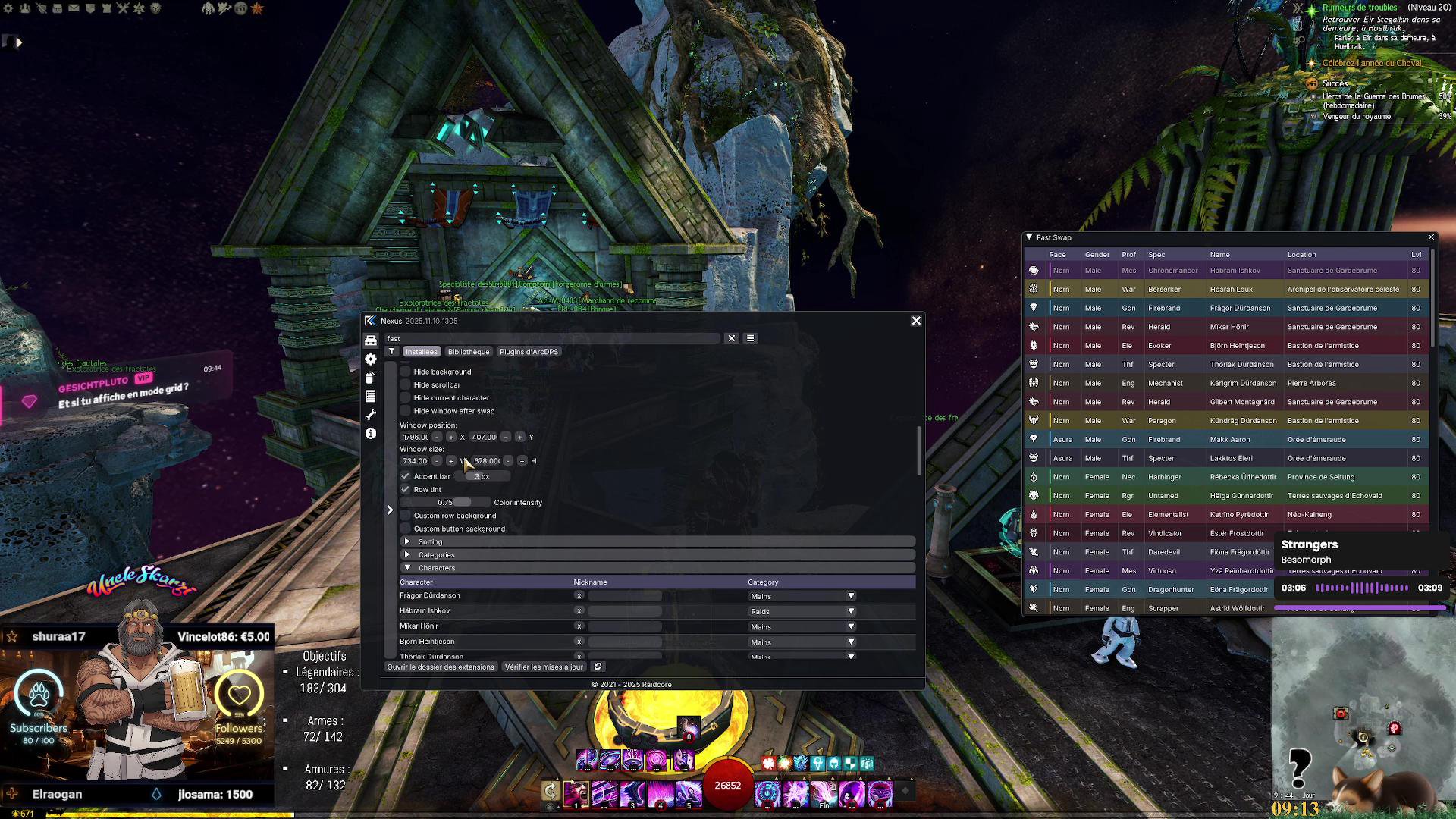Image resolution: width=1456 pixels, height=819 pixels.
Task: Toggle Hide window after swap
Action: (406, 411)
